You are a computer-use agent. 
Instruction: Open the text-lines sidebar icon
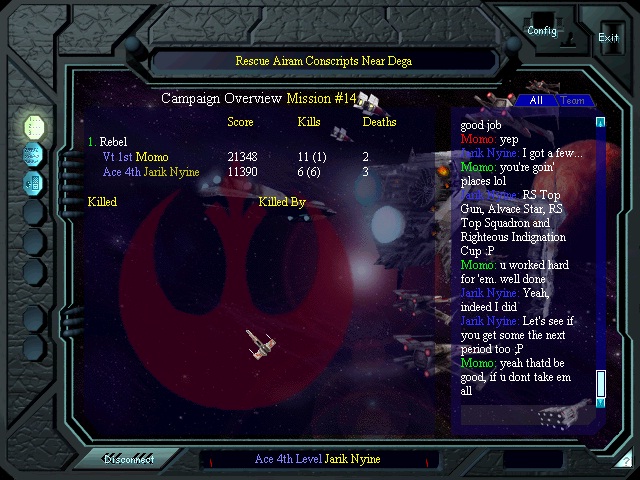point(34,155)
